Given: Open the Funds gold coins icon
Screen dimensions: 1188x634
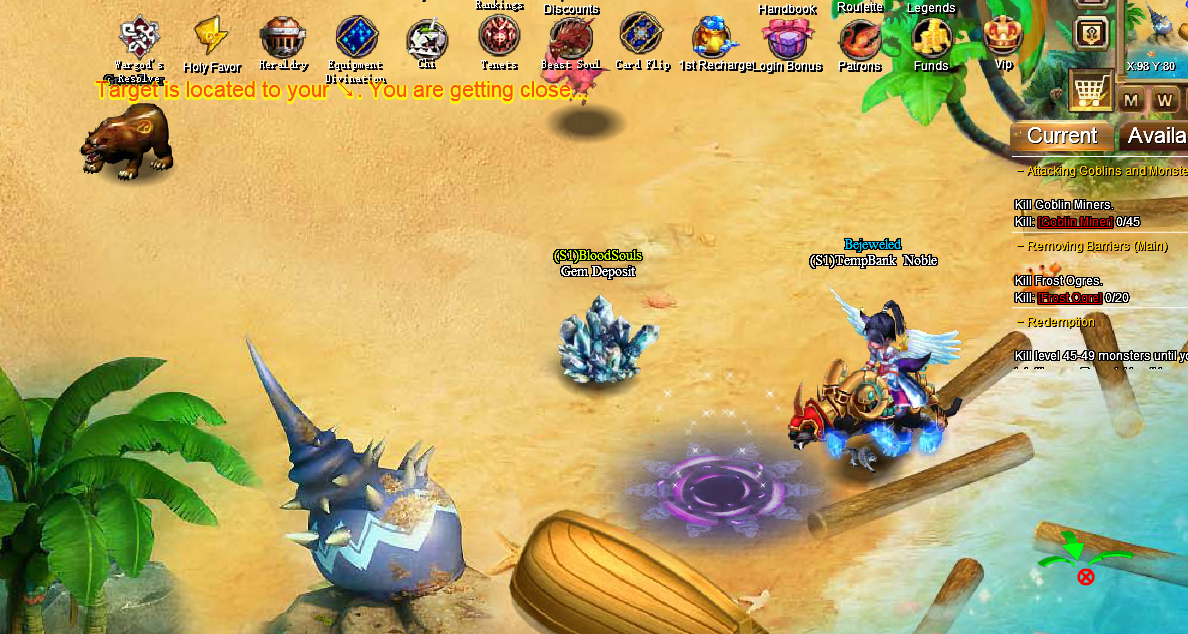Looking at the screenshot, I should pyautogui.click(x=931, y=38).
